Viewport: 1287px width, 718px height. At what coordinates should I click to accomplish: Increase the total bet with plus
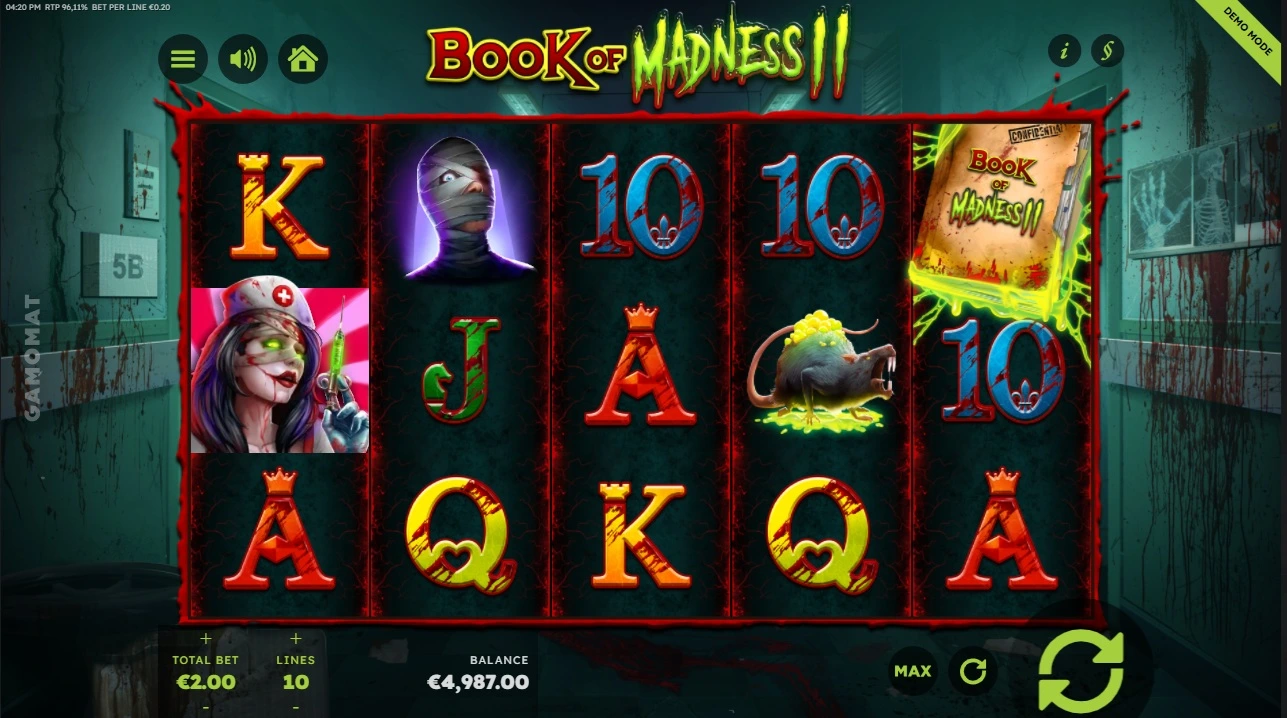[206, 638]
